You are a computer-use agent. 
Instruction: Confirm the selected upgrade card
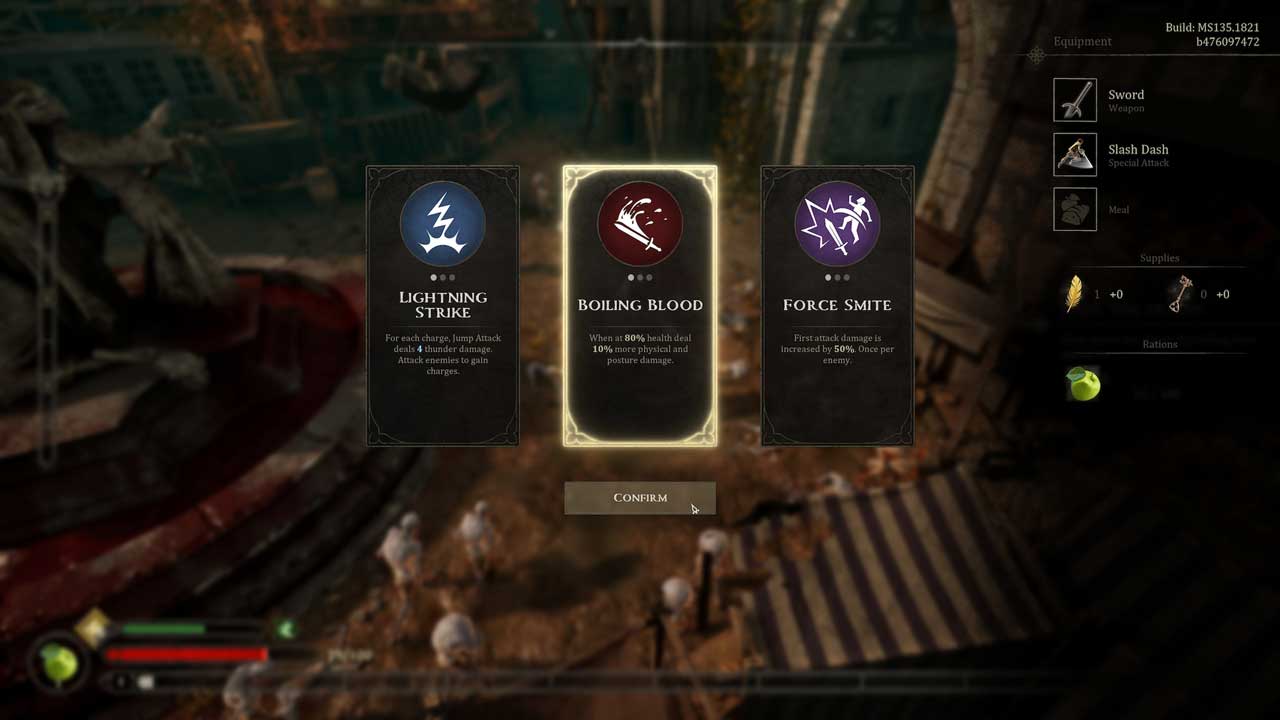(x=640, y=498)
